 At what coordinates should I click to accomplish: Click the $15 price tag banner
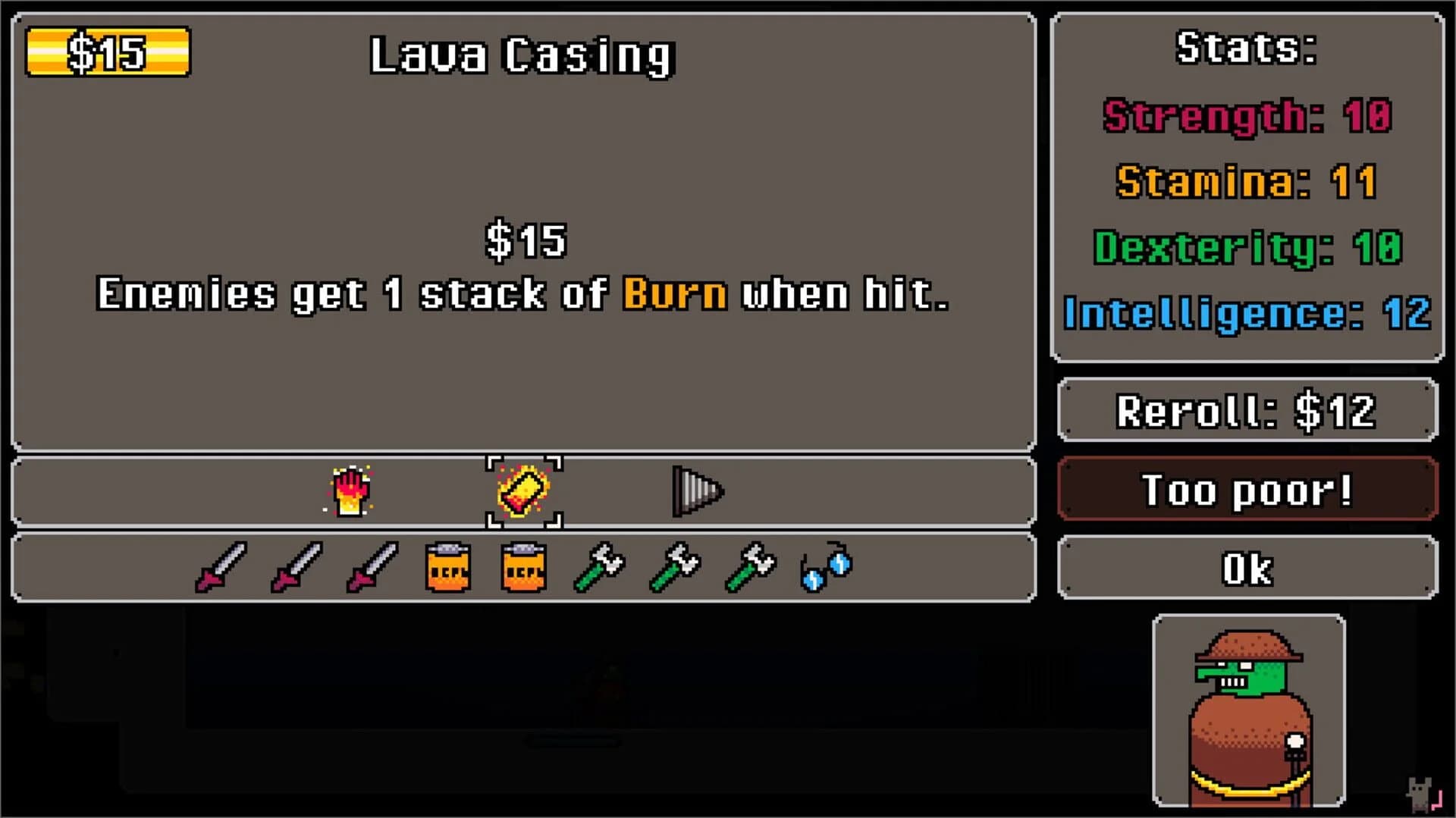(107, 52)
